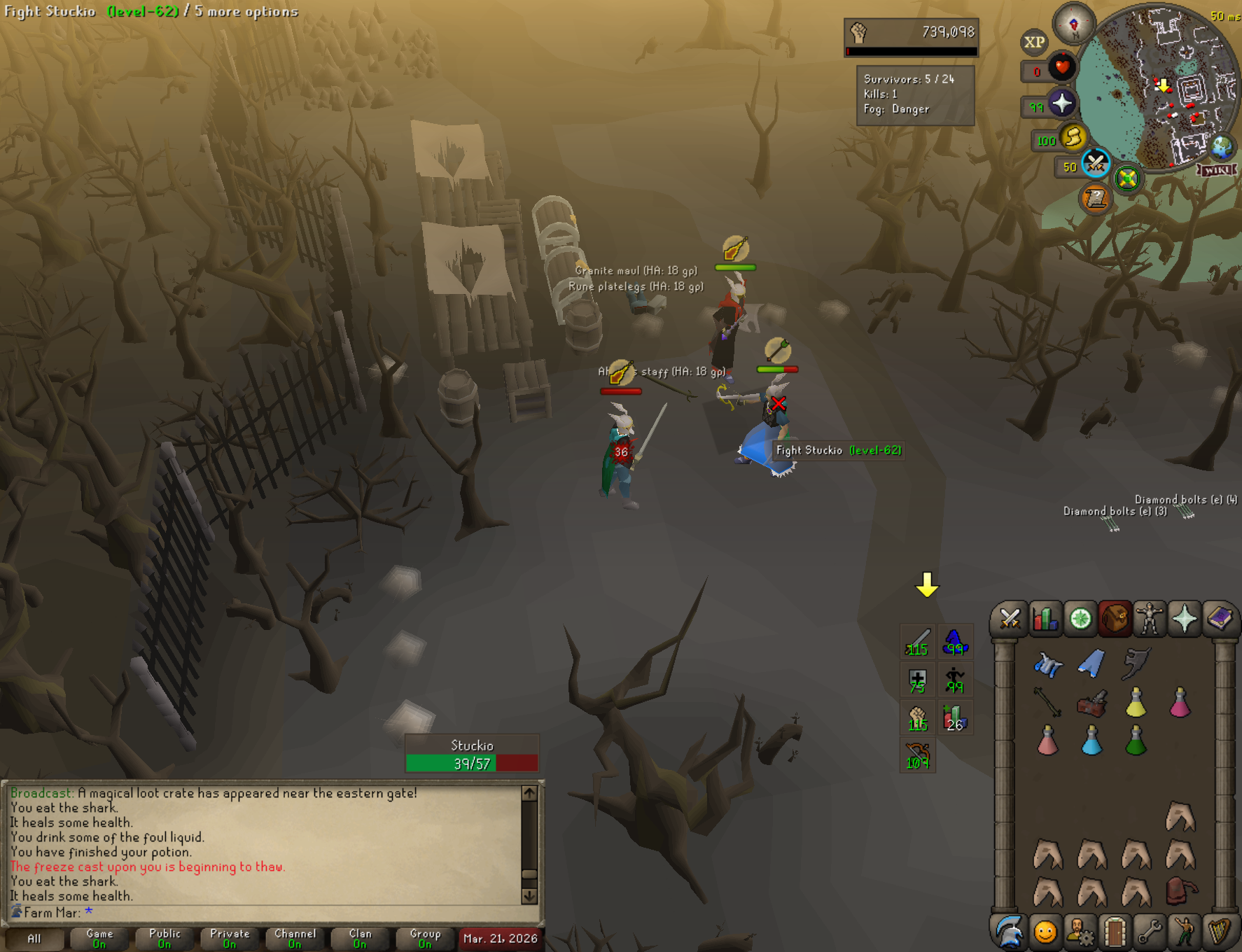Screen dimensions: 1242x952
Task: Open the Combat Options tab
Action: [1010, 619]
